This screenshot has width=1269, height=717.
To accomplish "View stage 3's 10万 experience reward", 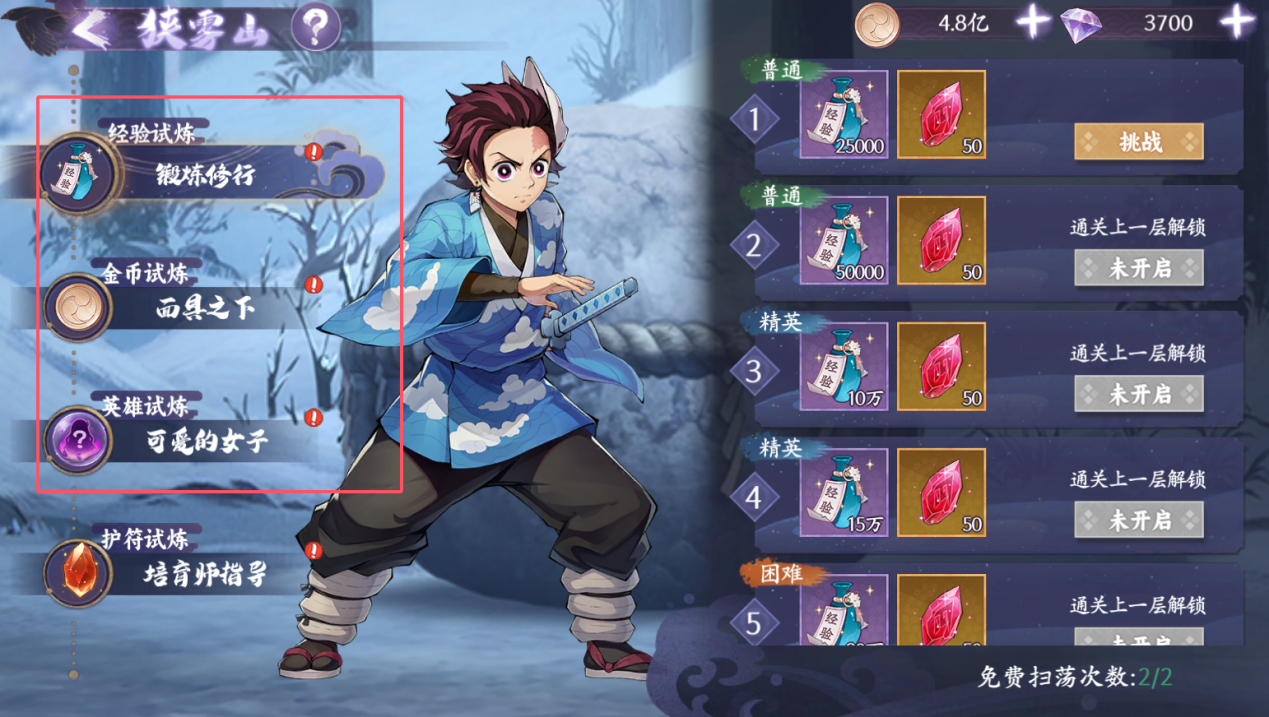I will pyautogui.click(x=843, y=367).
